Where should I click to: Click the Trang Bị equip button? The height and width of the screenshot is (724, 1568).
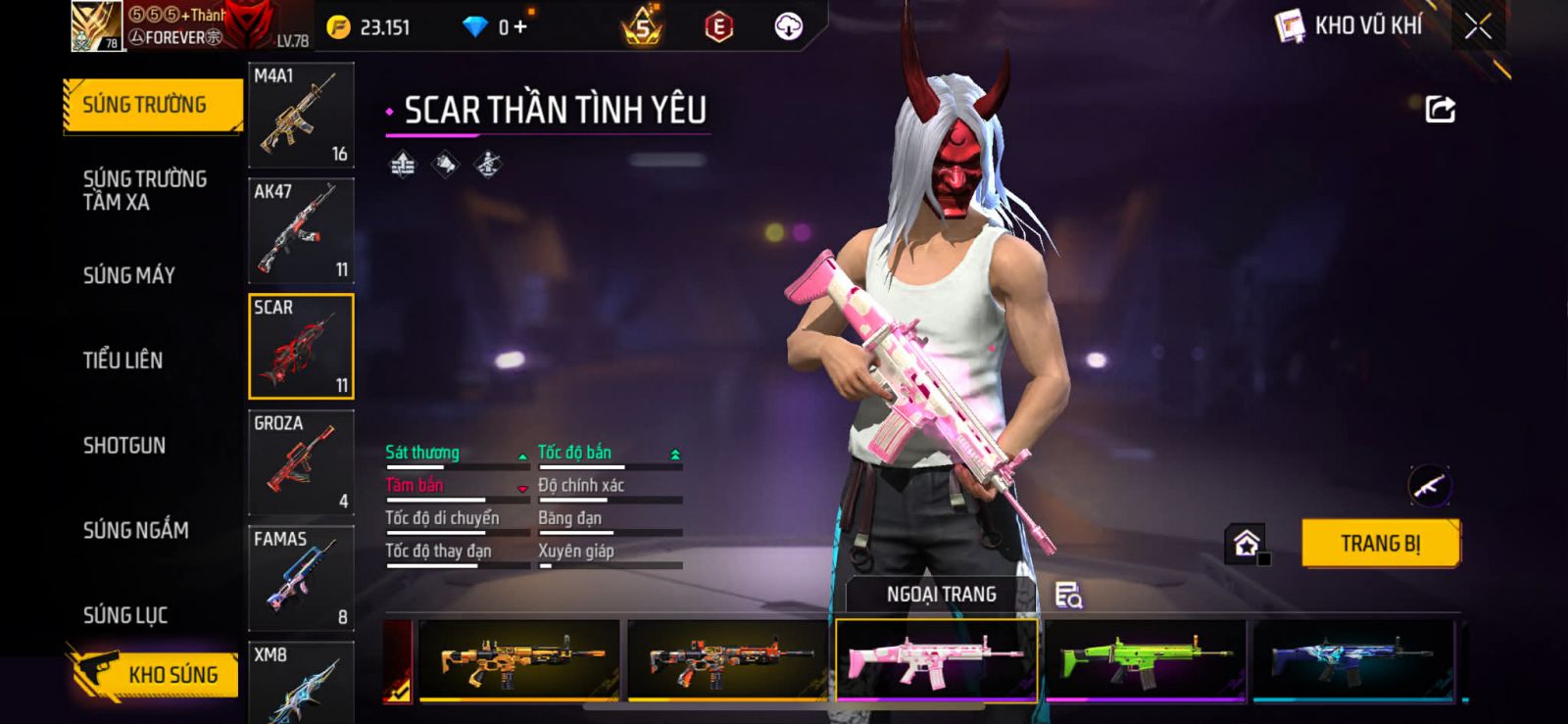tap(1380, 544)
